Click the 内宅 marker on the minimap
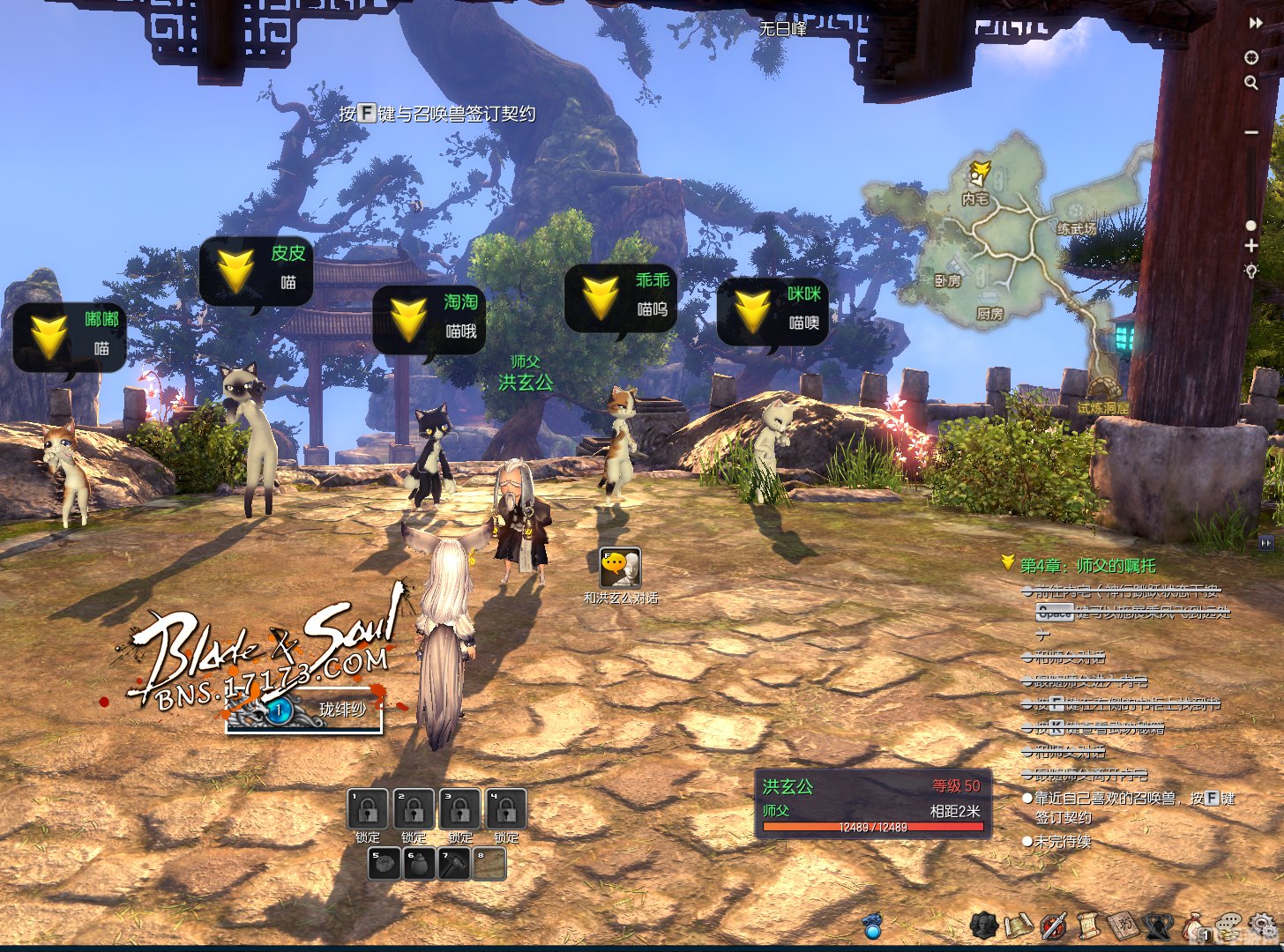The height and width of the screenshot is (952, 1284). tap(975, 199)
